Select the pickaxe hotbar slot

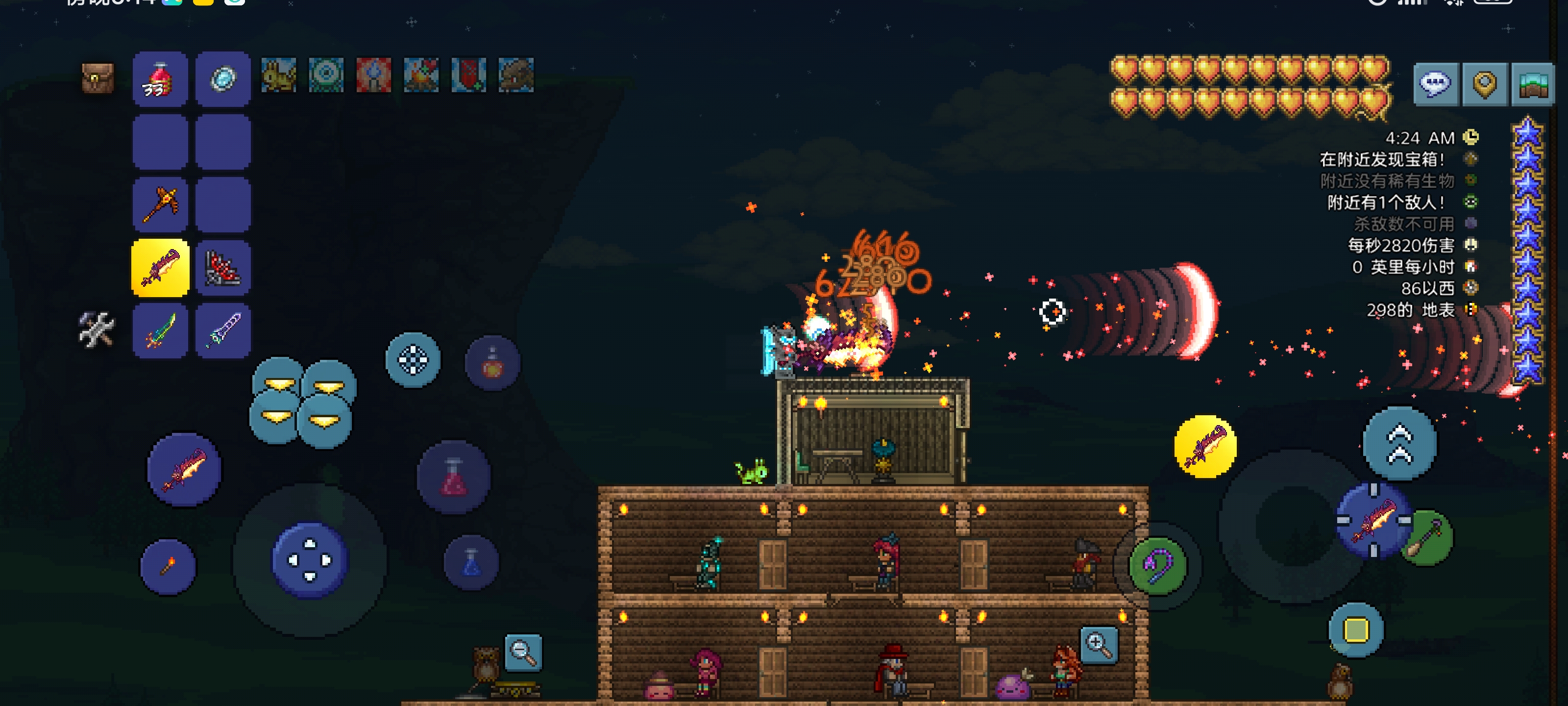point(160,204)
